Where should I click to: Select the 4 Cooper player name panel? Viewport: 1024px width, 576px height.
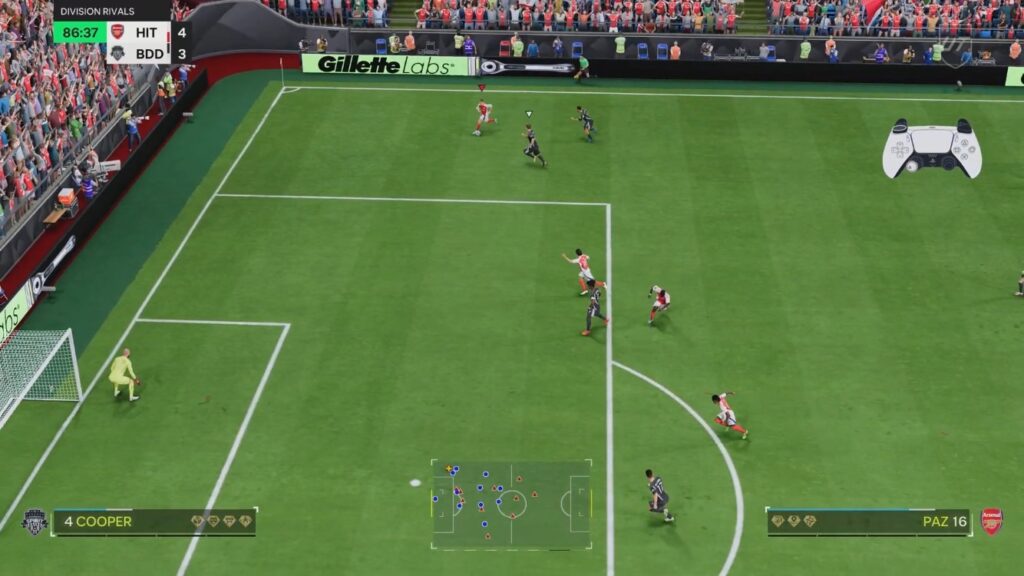154,522
